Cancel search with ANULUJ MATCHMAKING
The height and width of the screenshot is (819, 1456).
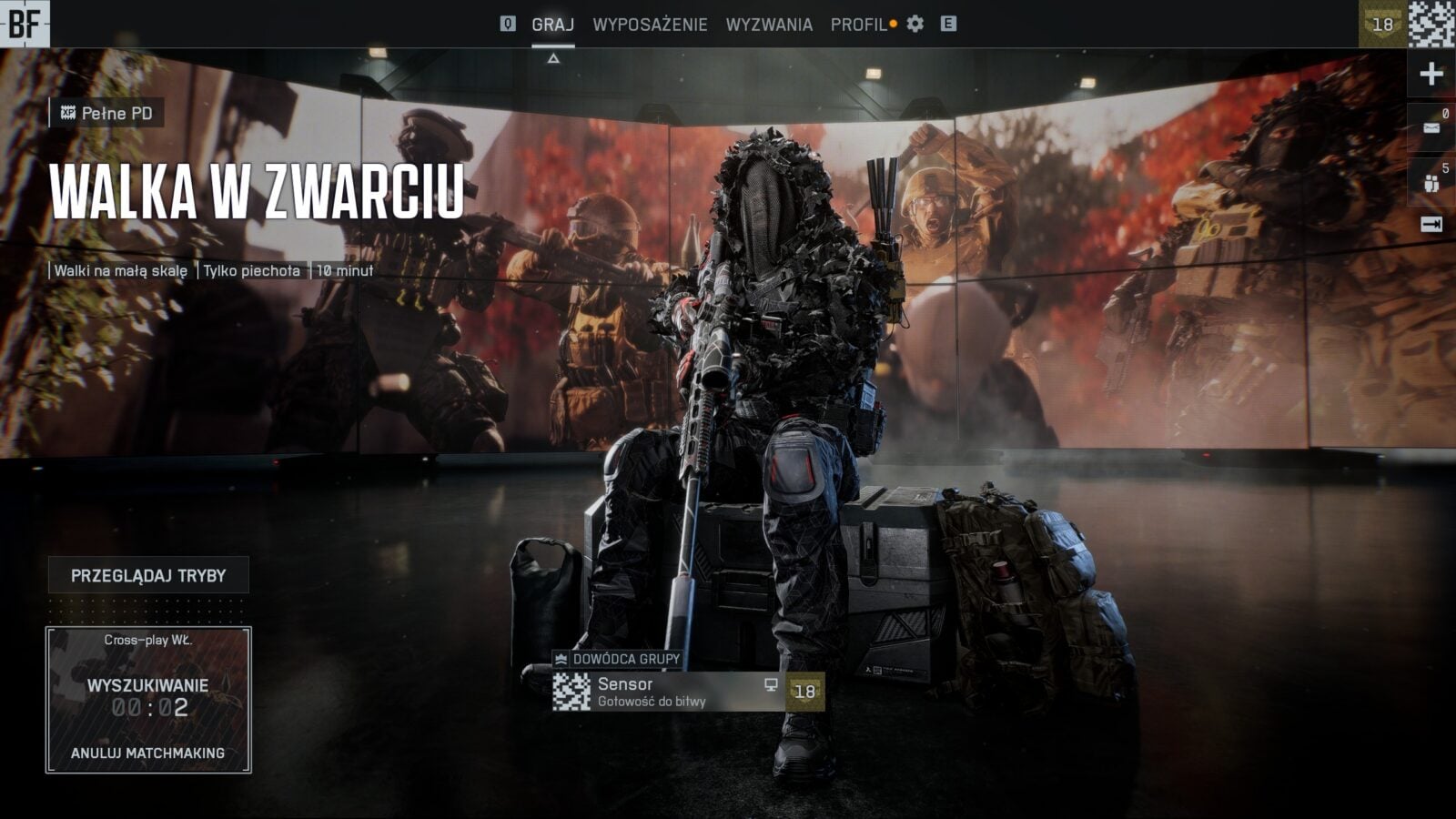click(147, 753)
